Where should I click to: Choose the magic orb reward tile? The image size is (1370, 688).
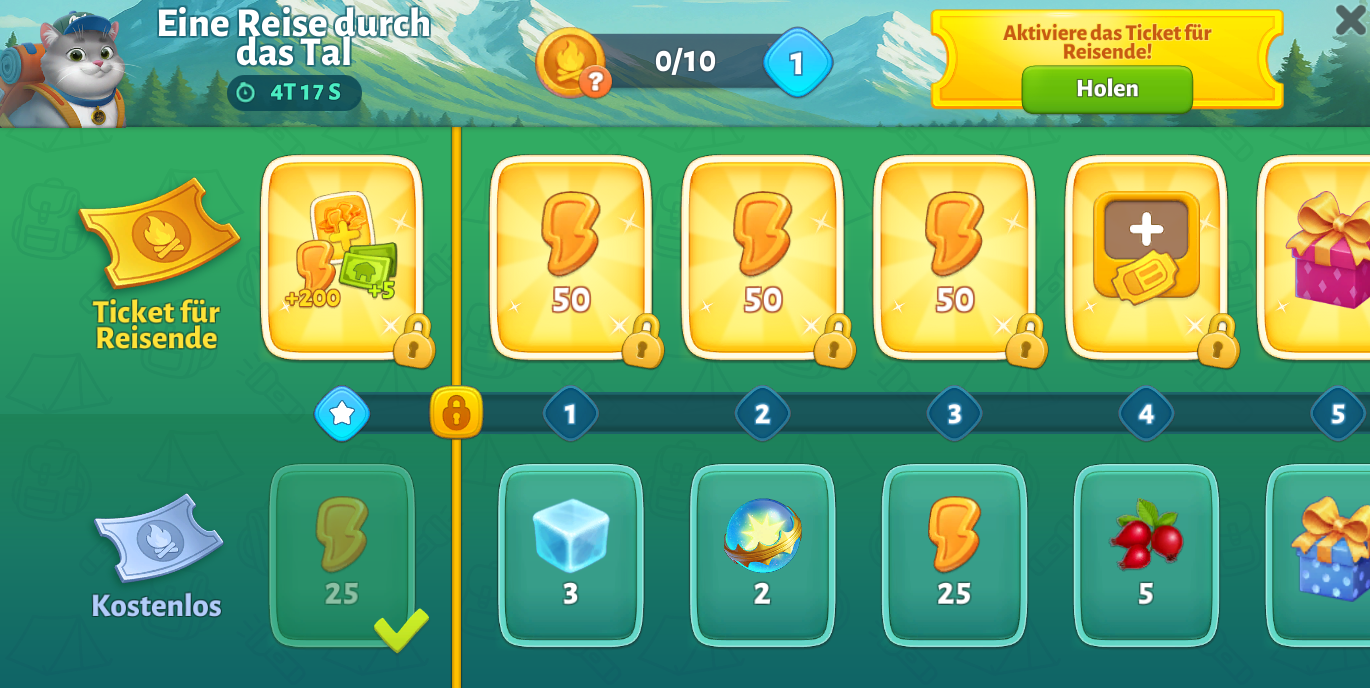762,554
